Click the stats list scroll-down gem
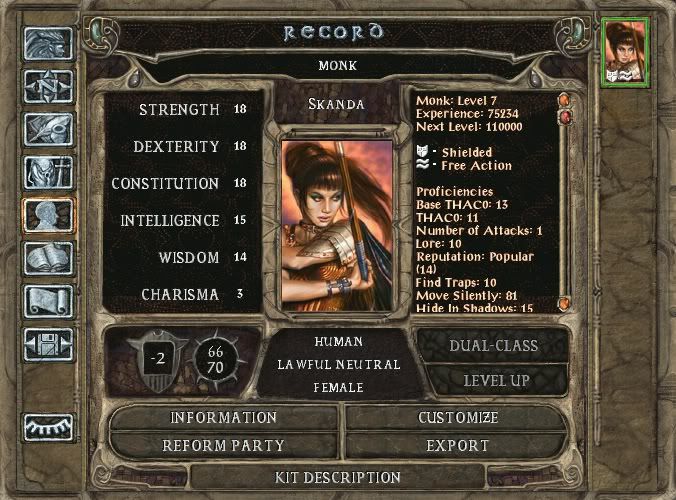Image resolution: width=676 pixels, height=500 pixels. click(564, 303)
